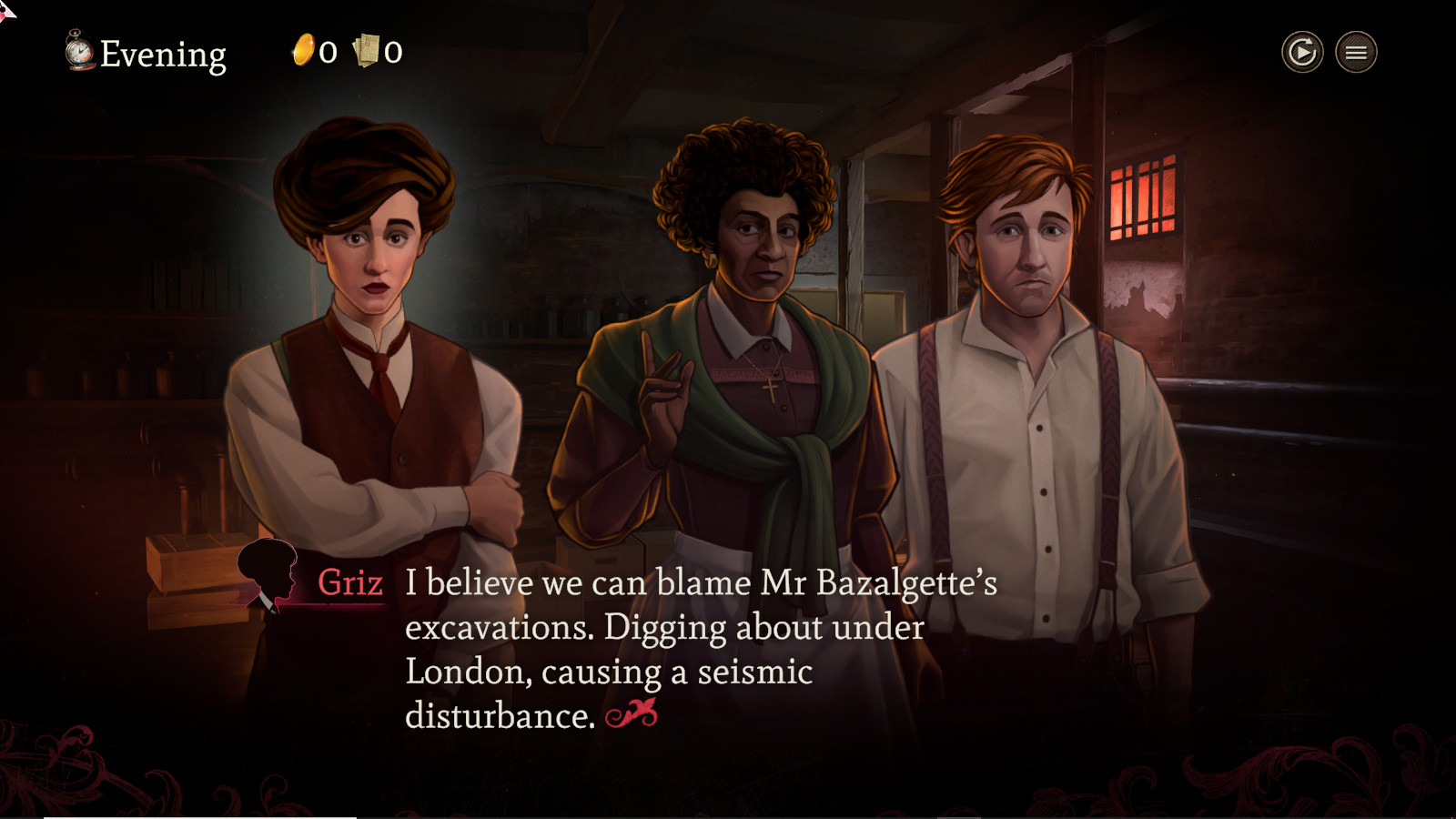The width and height of the screenshot is (1456, 819).
Task: Expand the game options menu
Action: click(x=1354, y=53)
